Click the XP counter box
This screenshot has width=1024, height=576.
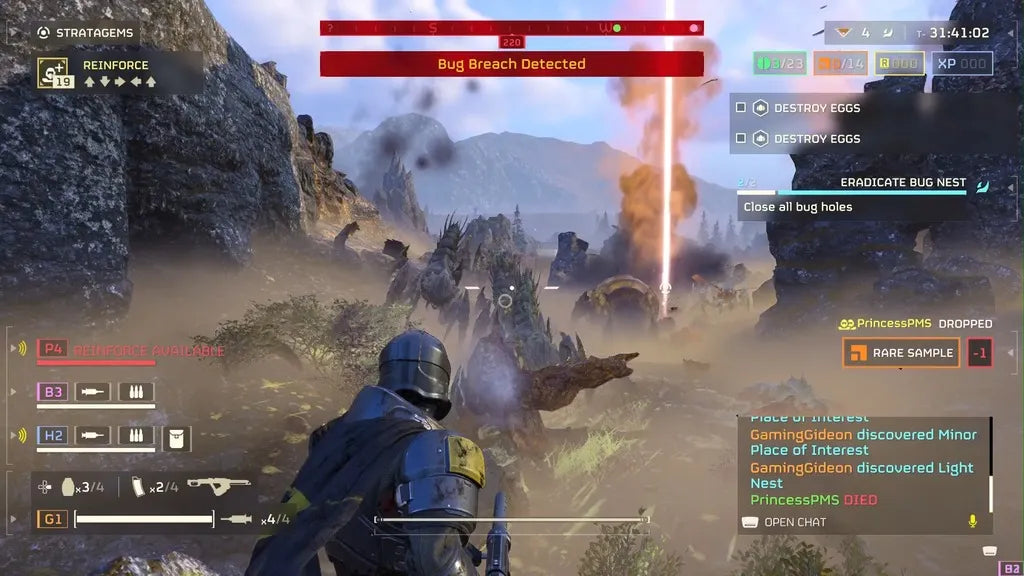962,64
